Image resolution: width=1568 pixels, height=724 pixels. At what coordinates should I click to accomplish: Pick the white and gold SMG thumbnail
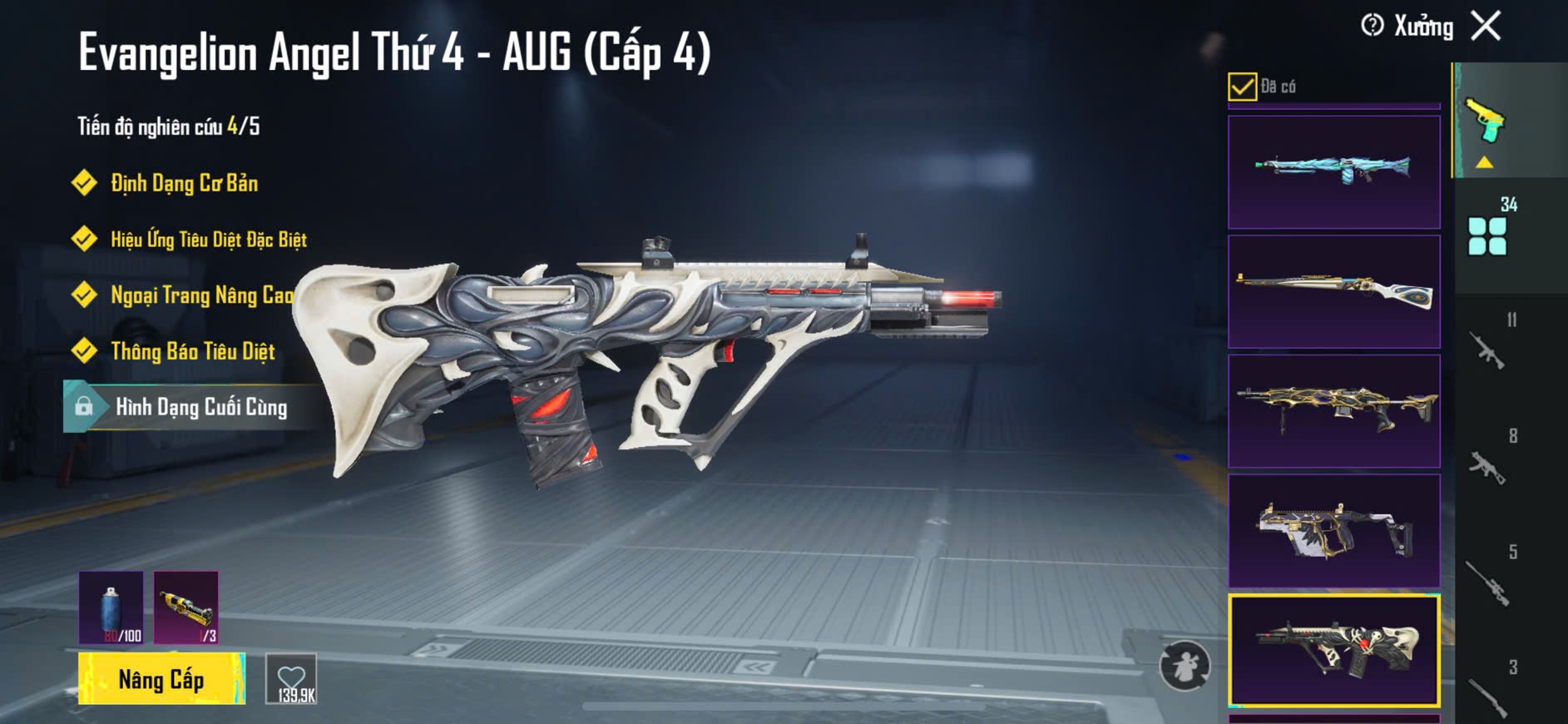[1333, 531]
